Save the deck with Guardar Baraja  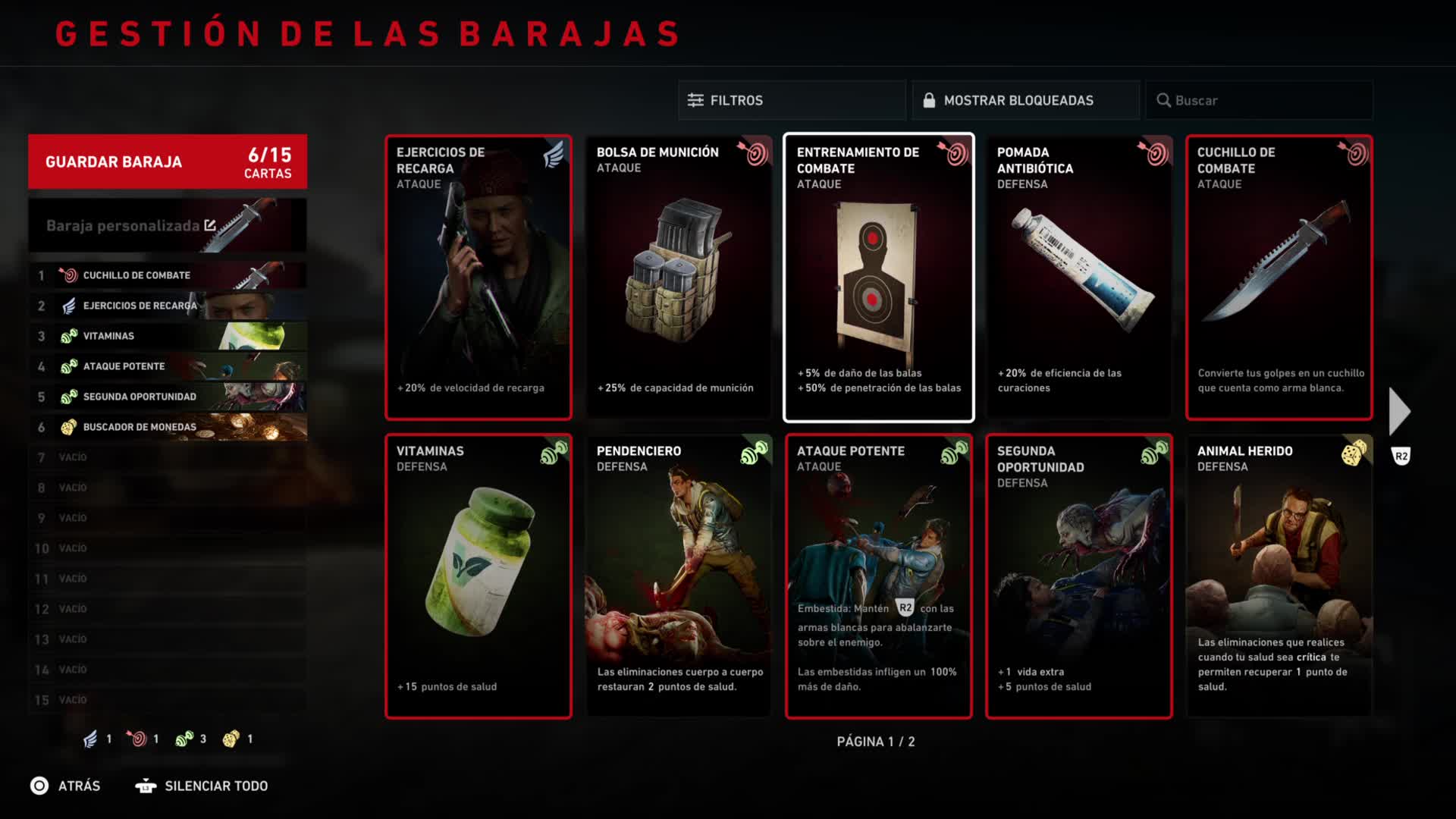coord(168,162)
